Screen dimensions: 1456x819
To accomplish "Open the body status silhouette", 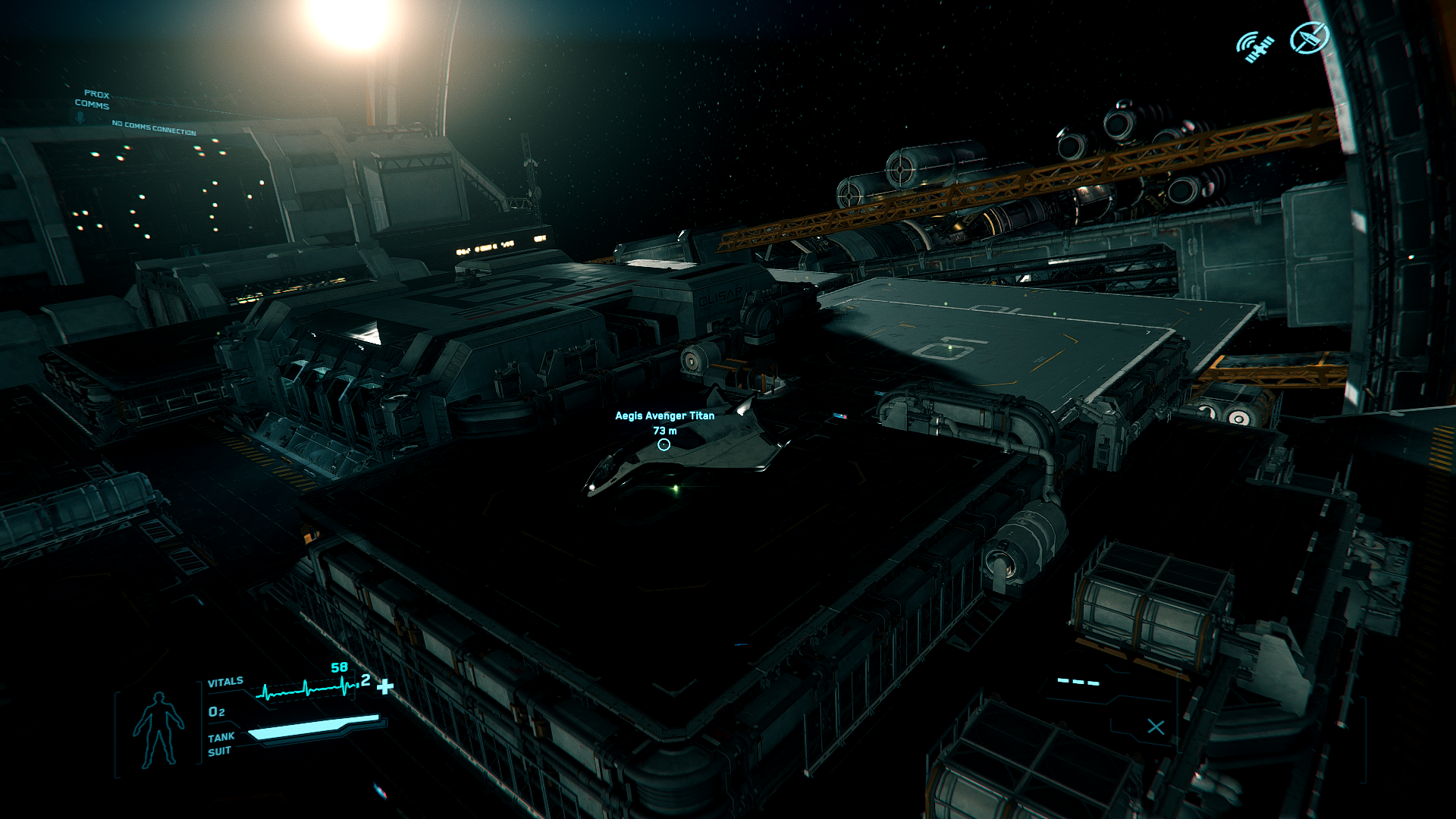I will click(158, 729).
